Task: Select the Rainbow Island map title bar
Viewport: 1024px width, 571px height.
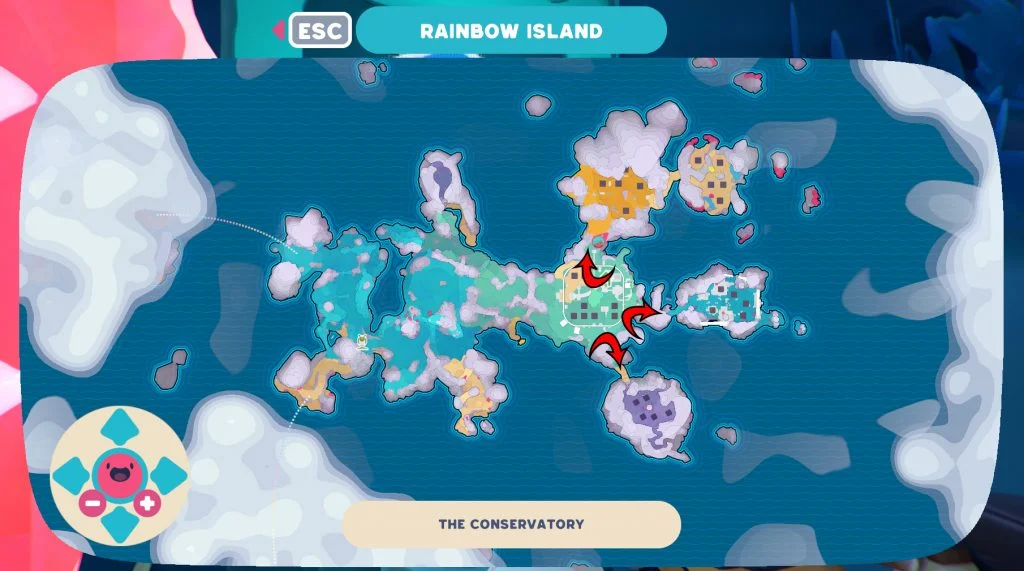Action: coord(511,30)
